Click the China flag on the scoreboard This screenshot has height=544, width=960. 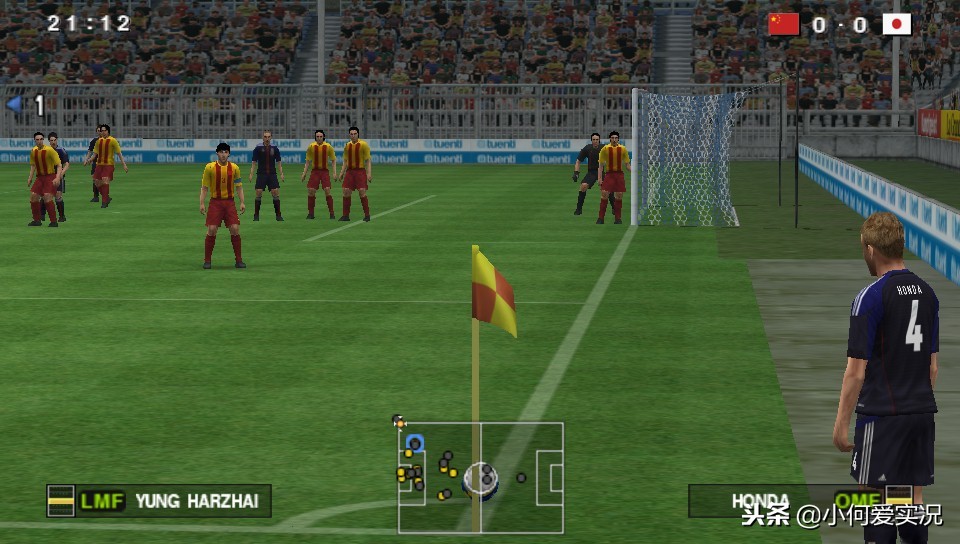tap(784, 24)
